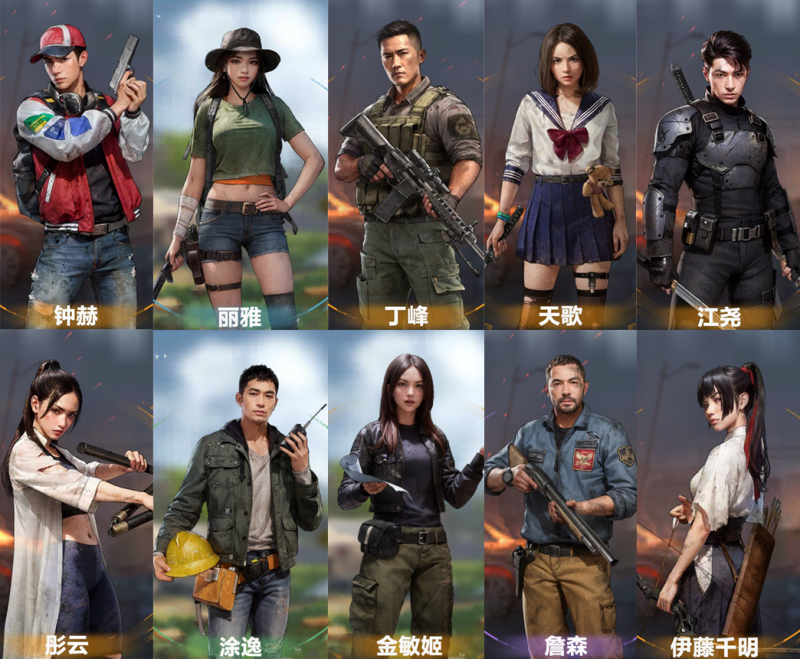Pick the 伊藤千明 archer card

coord(718,495)
